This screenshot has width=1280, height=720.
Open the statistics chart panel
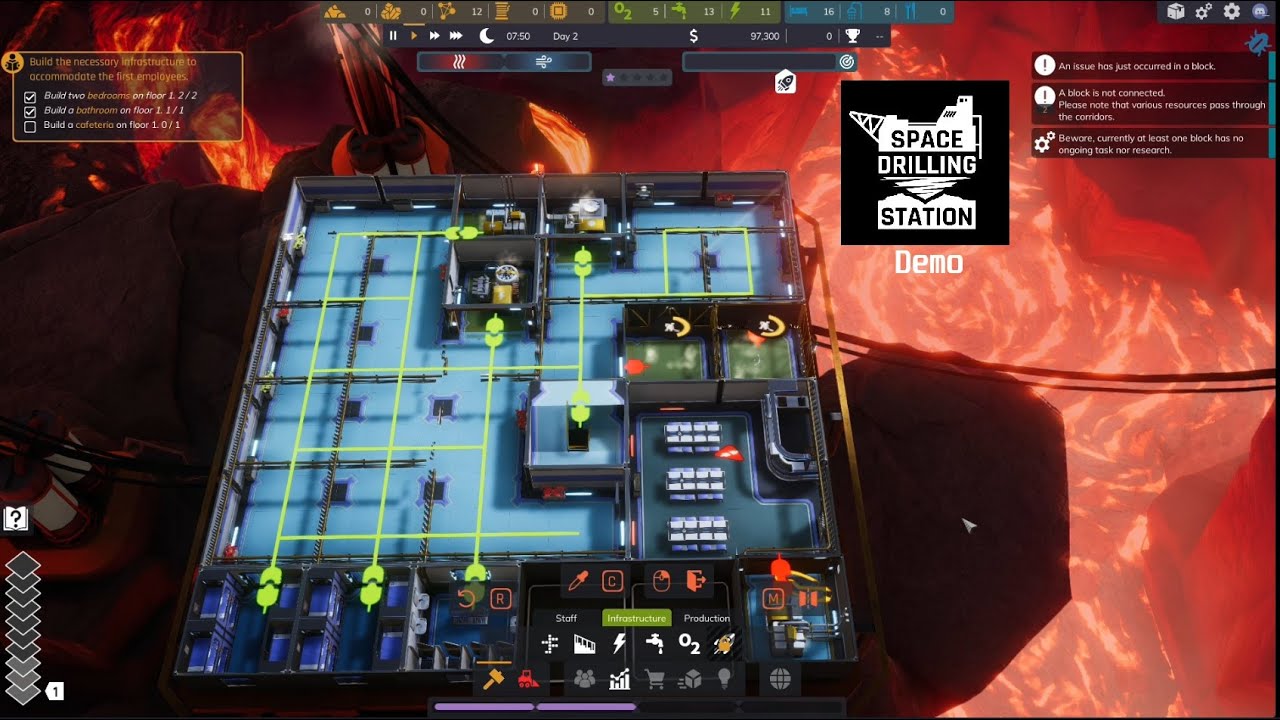click(x=620, y=678)
